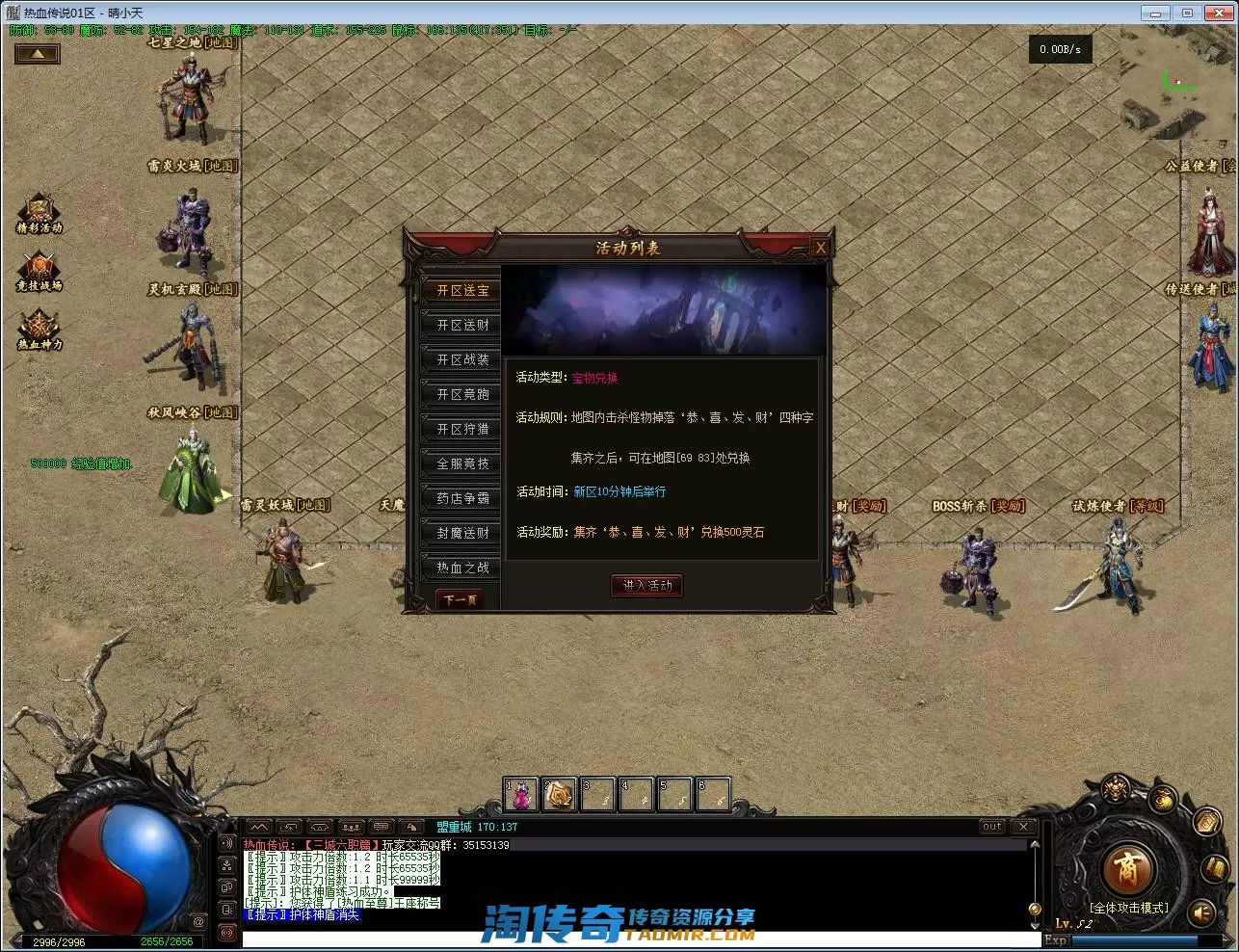The width and height of the screenshot is (1239, 952).
Task: Select the pink potion hotbar slot
Action: tap(521, 795)
